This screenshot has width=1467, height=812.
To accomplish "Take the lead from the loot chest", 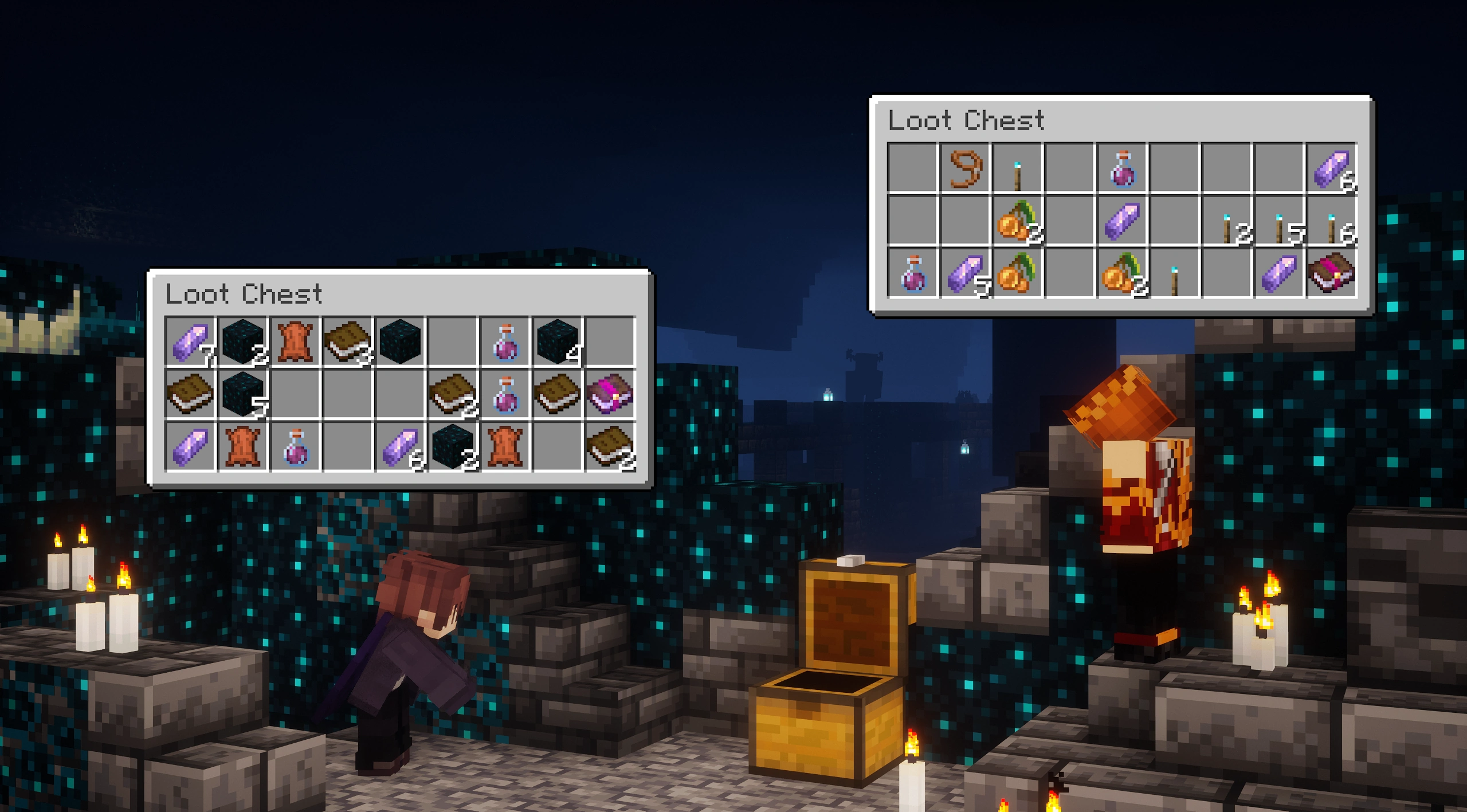I will click(966, 168).
